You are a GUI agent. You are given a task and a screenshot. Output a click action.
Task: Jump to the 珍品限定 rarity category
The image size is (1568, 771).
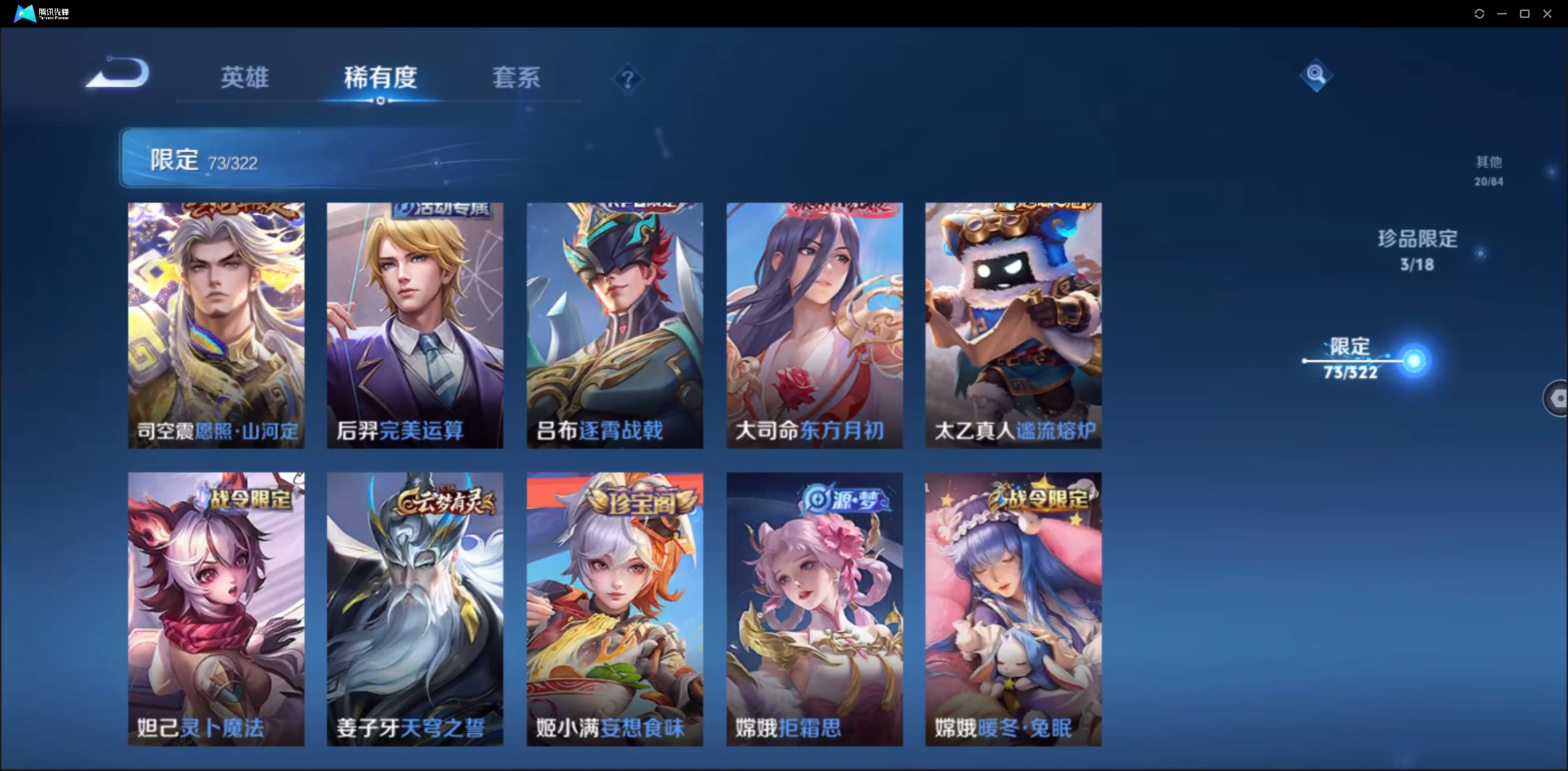(1418, 250)
